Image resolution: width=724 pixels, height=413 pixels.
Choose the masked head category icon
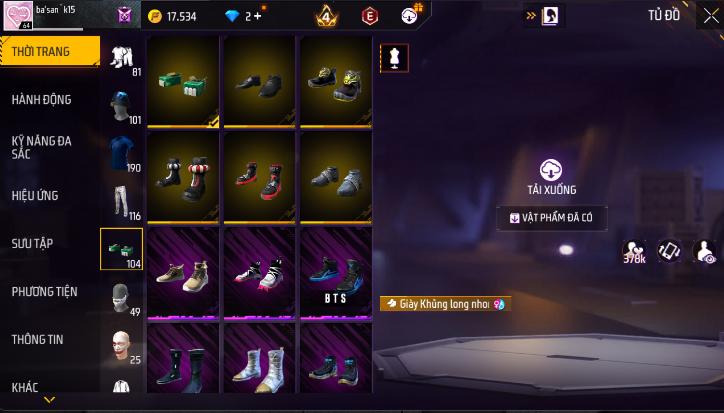point(121,297)
